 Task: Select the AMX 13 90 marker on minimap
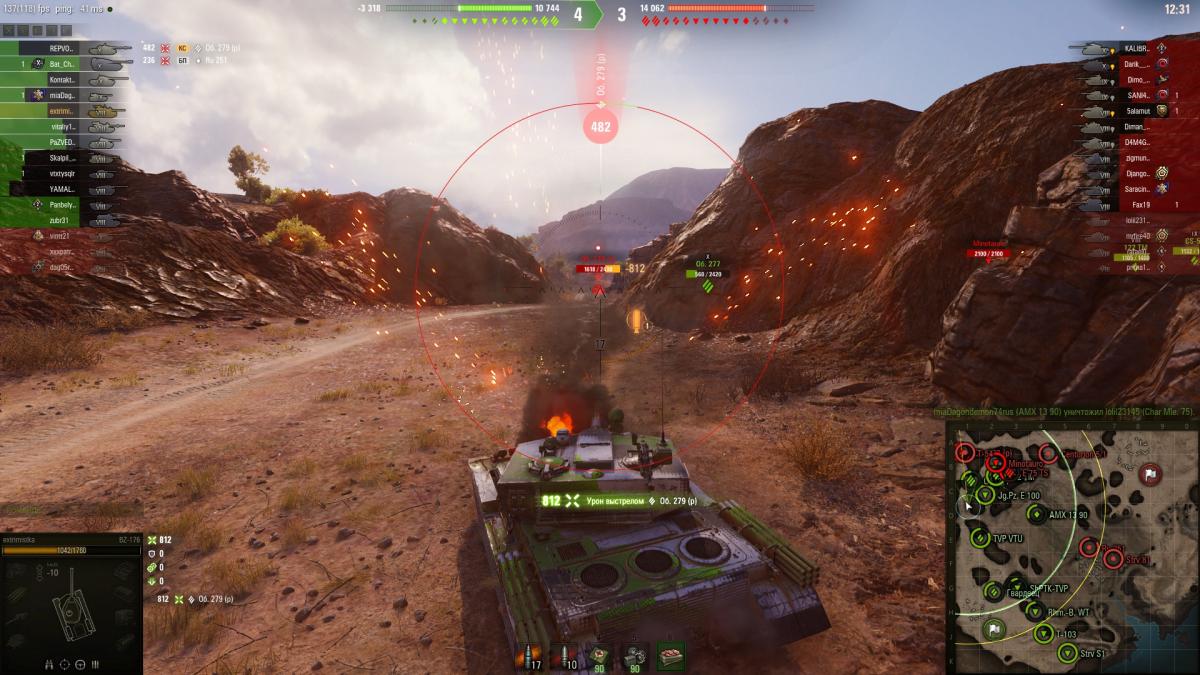coord(1035,515)
